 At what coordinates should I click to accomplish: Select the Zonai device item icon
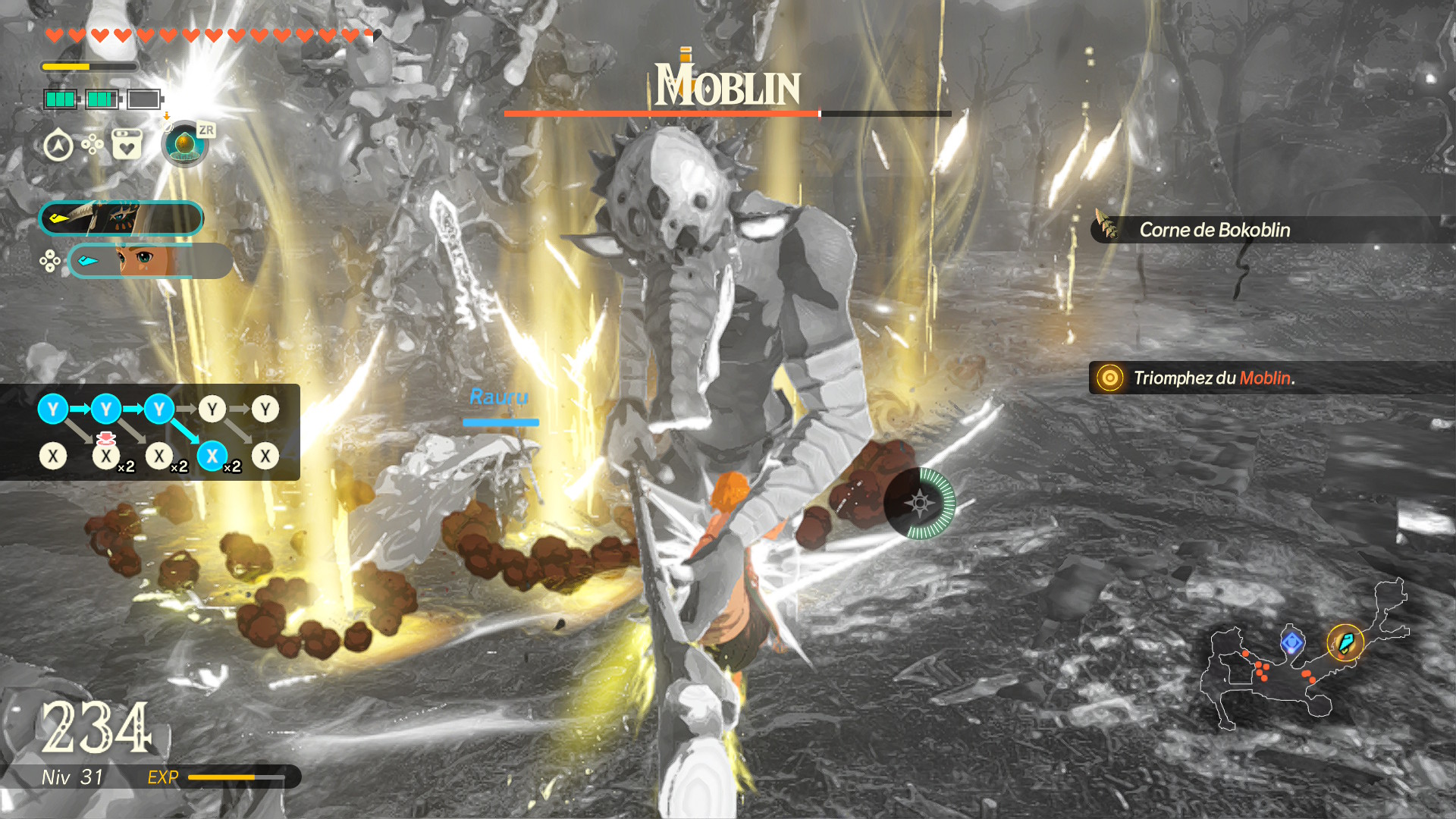[x=184, y=143]
